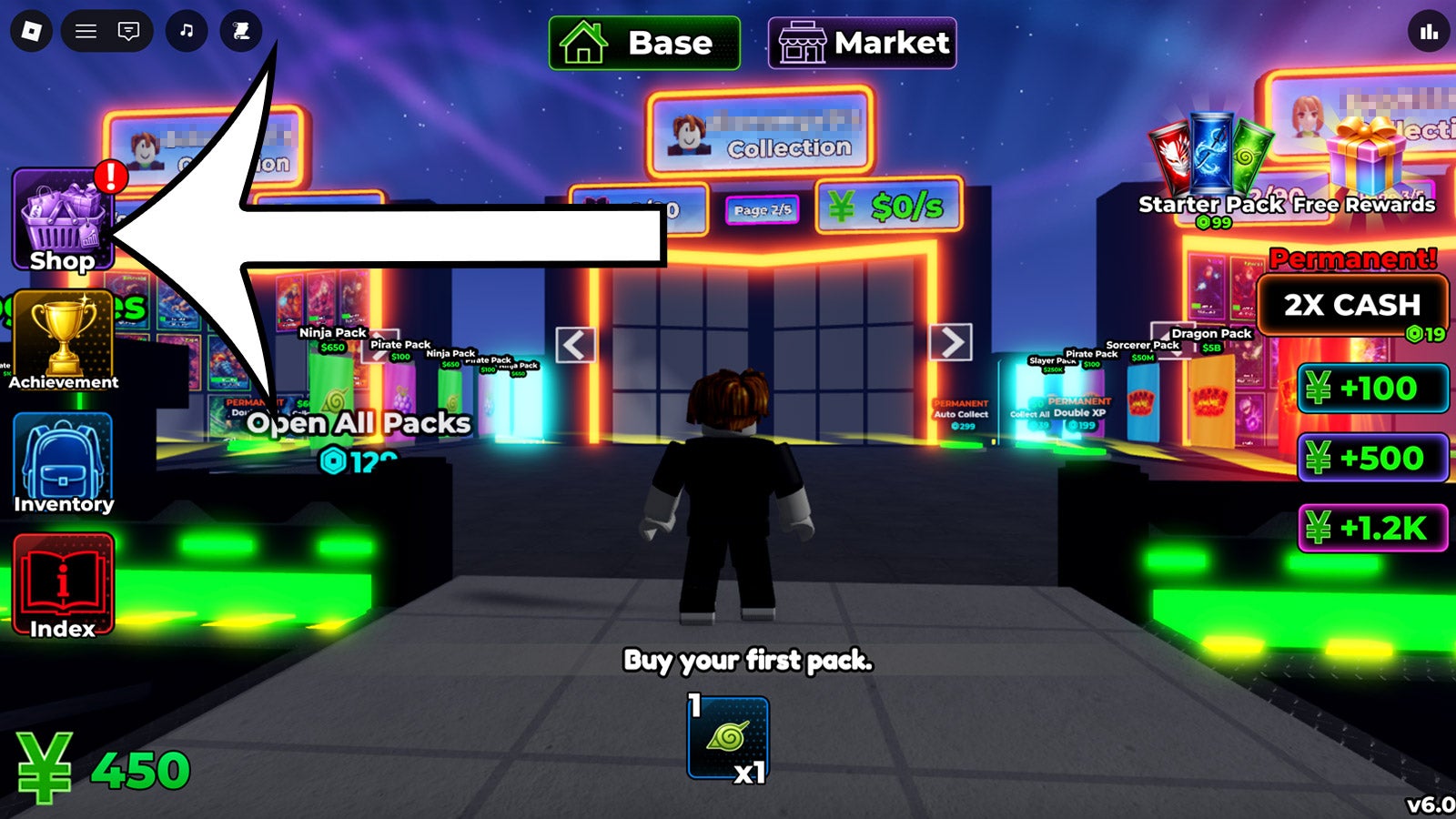This screenshot has width=1456, height=819.
Task: Purchase the permanent 2X CASH boost
Action: tap(1352, 306)
